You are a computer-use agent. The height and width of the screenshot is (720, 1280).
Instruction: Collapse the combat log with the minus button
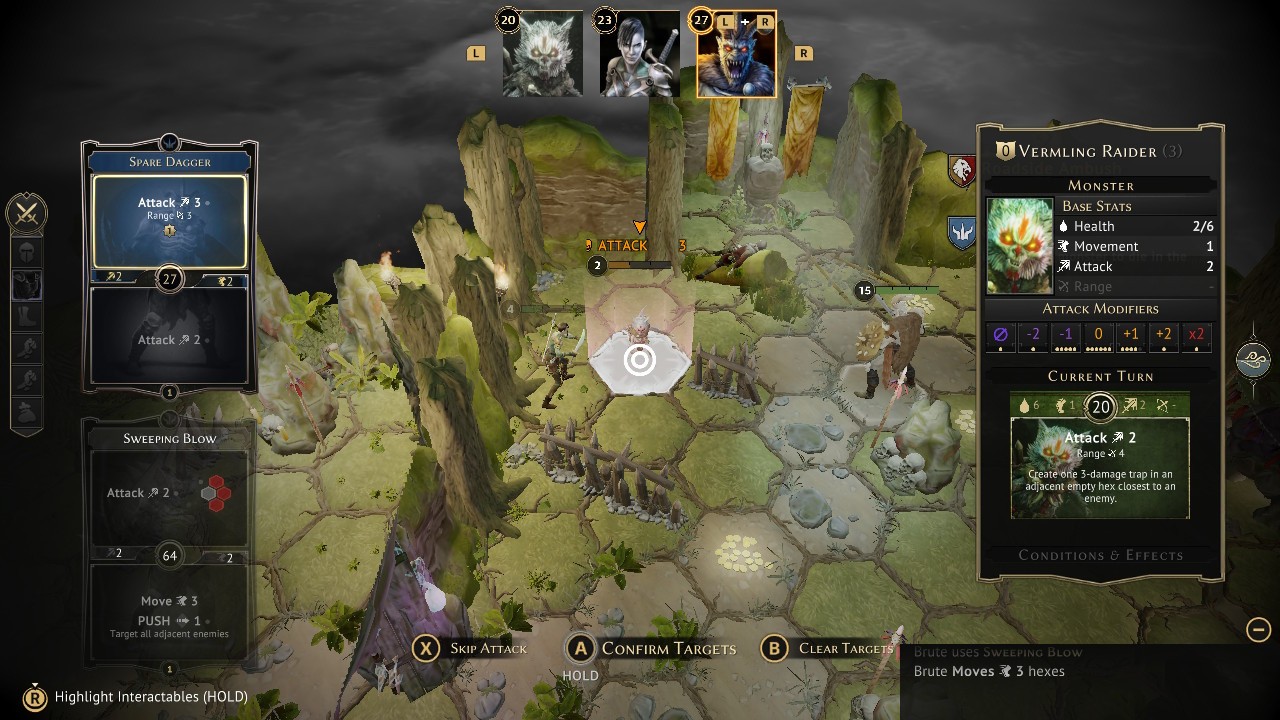coord(1258,629)
